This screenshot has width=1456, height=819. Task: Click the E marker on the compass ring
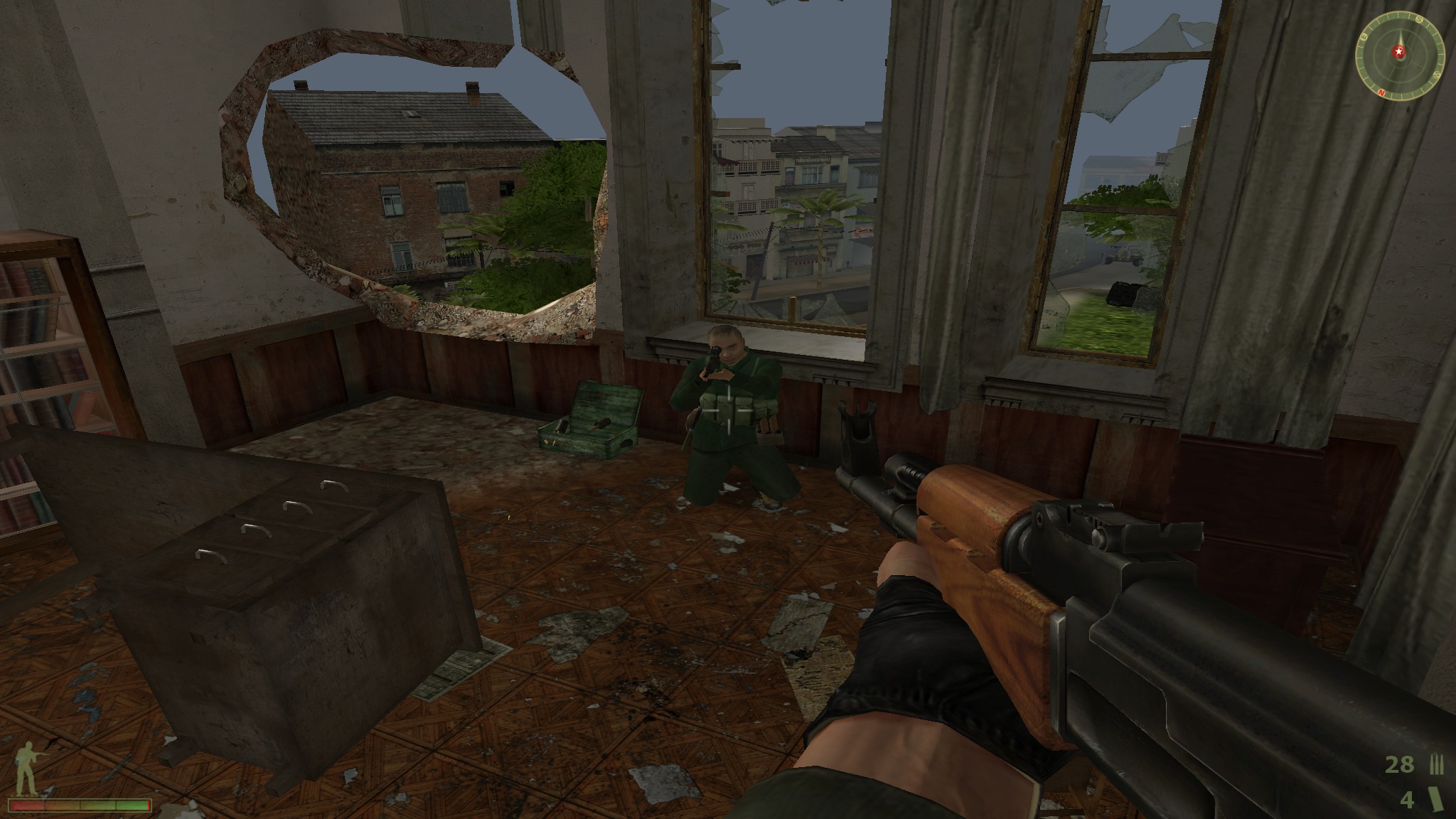click(1364, 37)
